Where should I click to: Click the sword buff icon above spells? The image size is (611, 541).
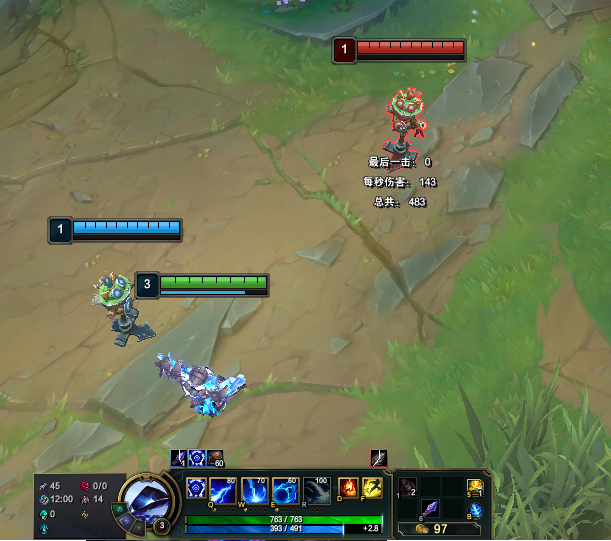click(x=378, y=458)
